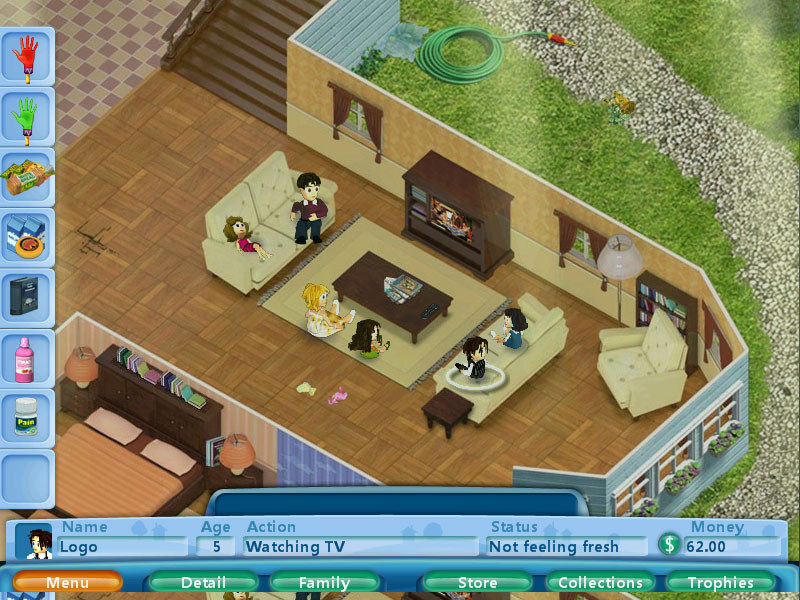This screenshot has height=600, width=800.
Task: Click the green dollar money icon
Action: coord(670,546)
